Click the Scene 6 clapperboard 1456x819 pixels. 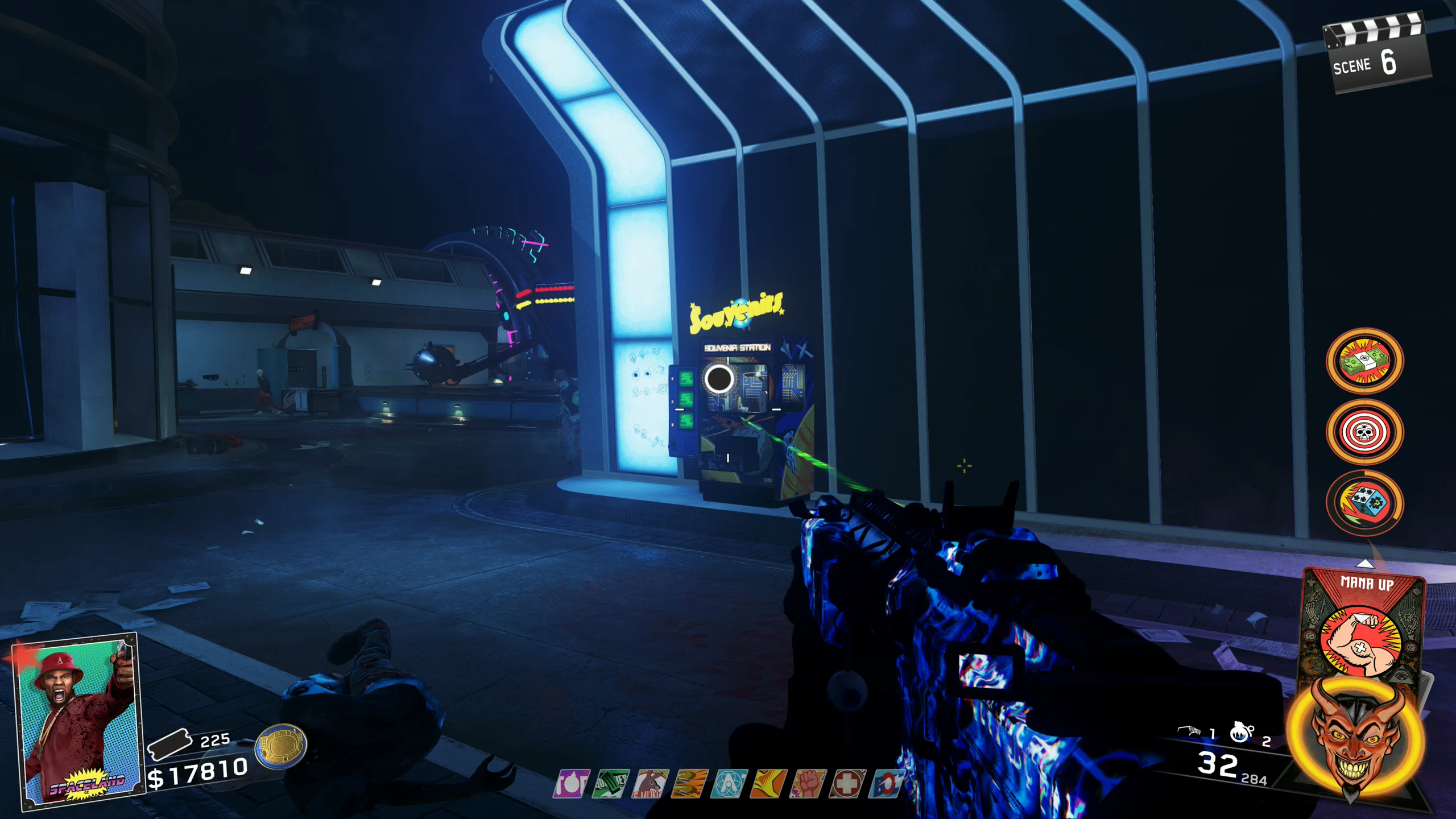(1376, 57)
